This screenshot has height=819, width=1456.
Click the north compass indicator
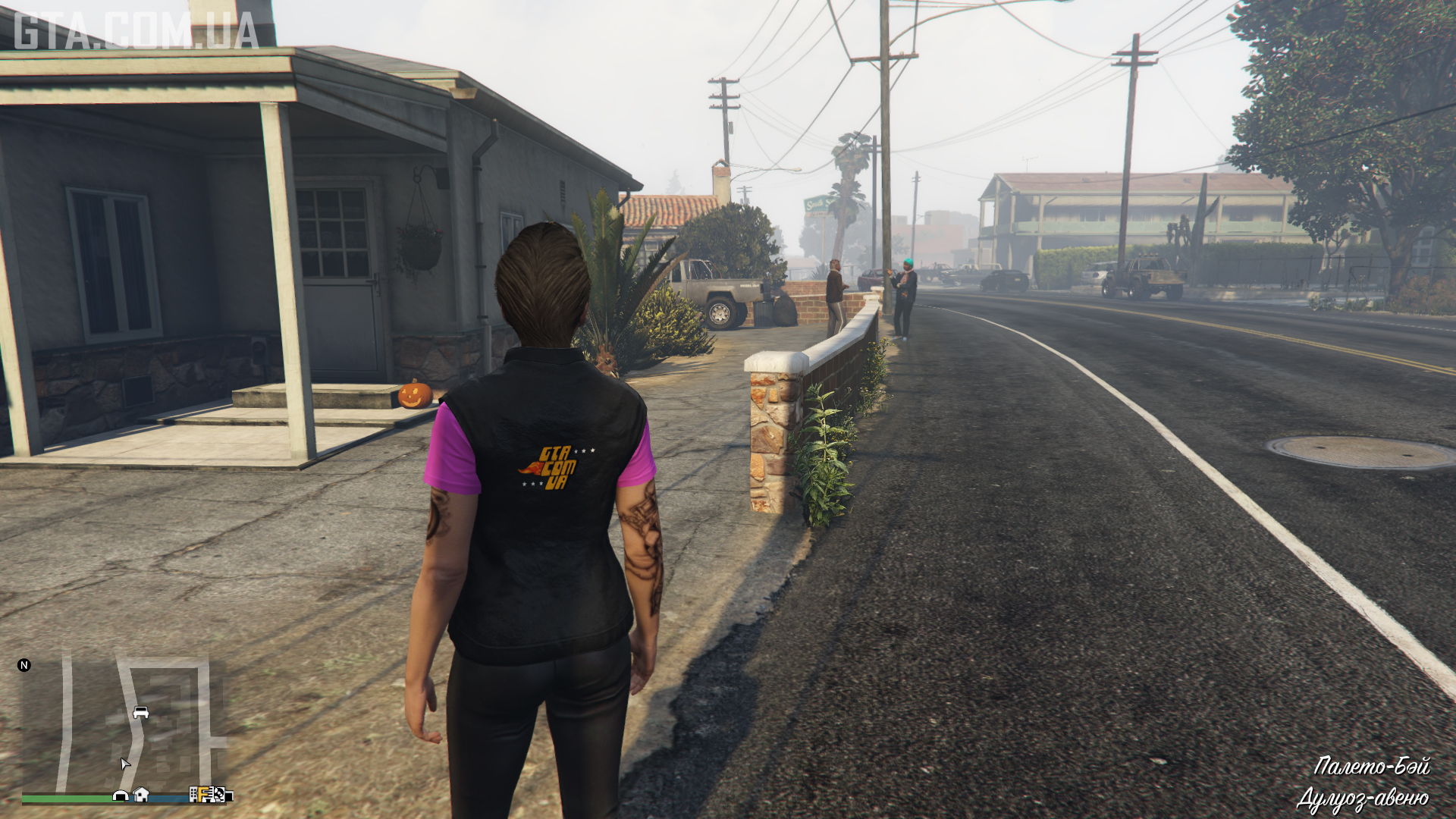[x=24, y=665]
